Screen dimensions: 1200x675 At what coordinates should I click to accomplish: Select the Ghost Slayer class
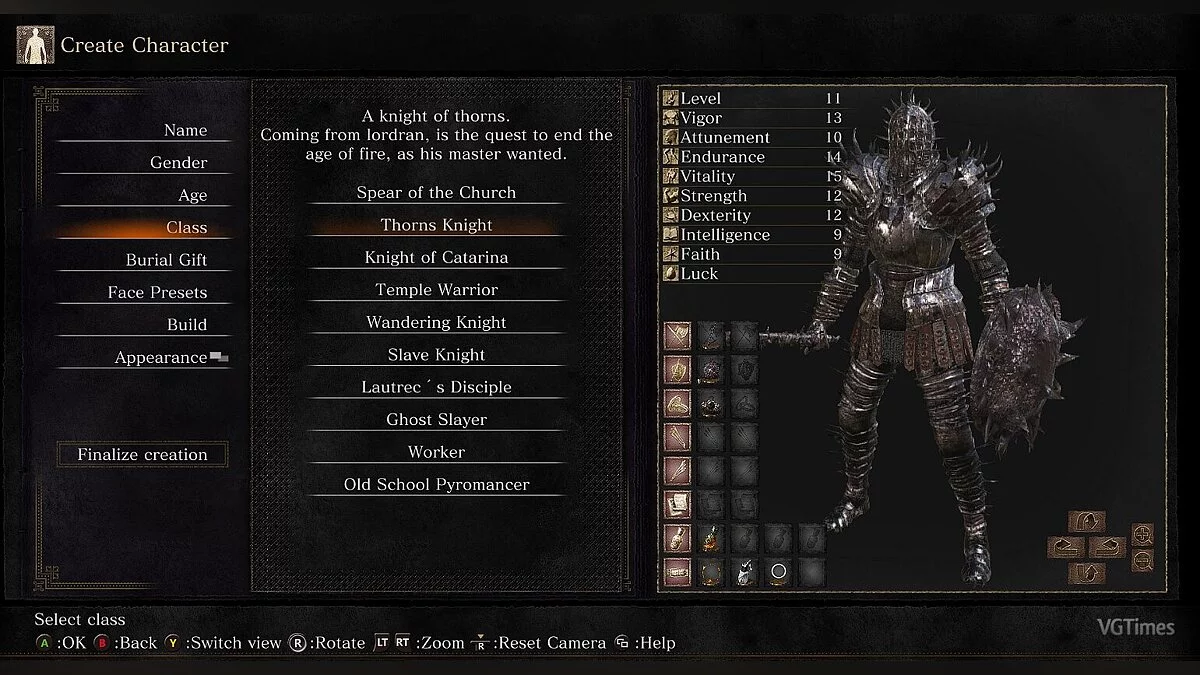[x=436, y=420]
